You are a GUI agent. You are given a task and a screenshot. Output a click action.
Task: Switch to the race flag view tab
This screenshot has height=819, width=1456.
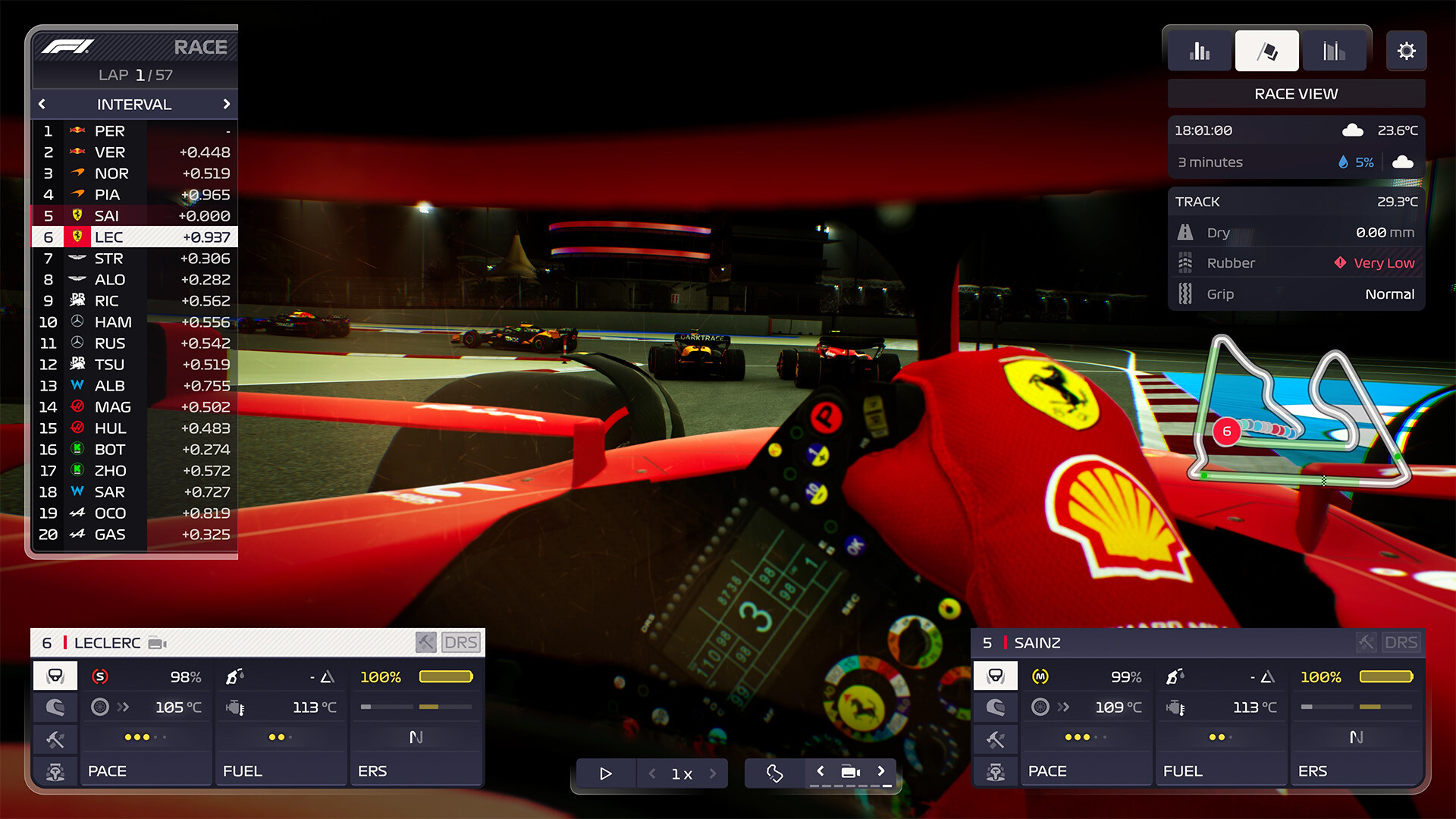coord(1266,50)
